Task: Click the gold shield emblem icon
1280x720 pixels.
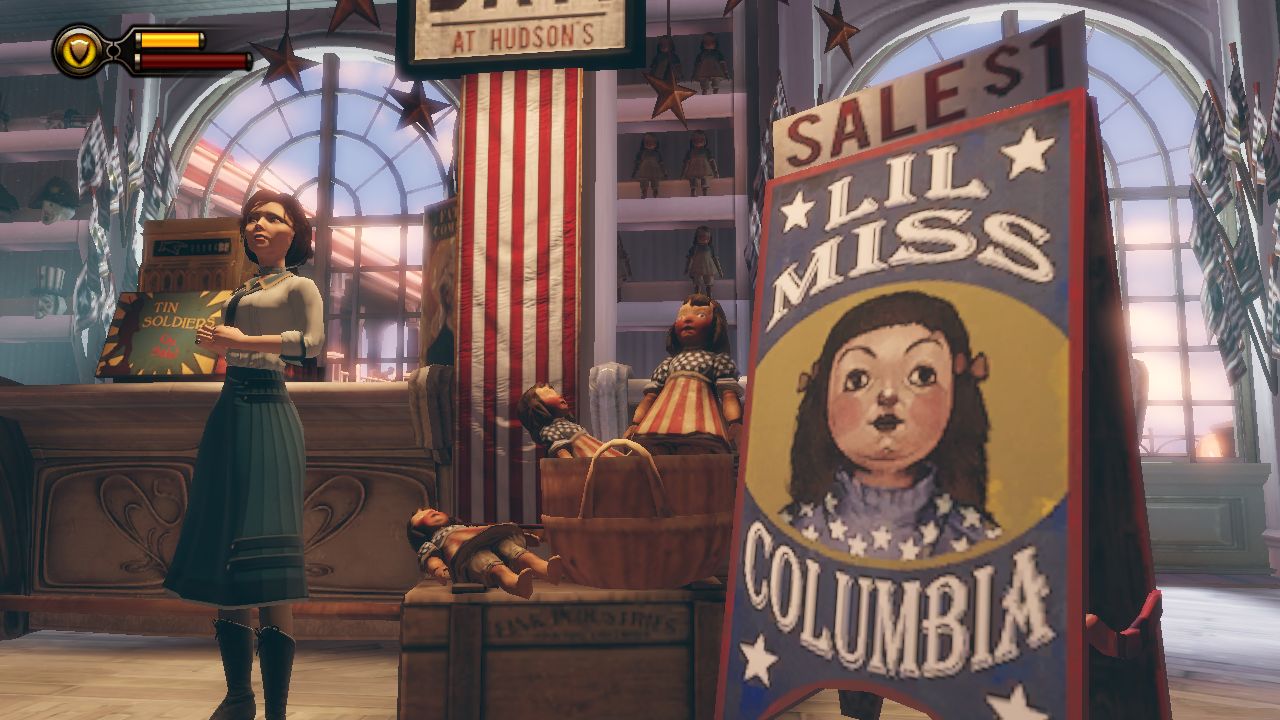Action: point(75,50)
